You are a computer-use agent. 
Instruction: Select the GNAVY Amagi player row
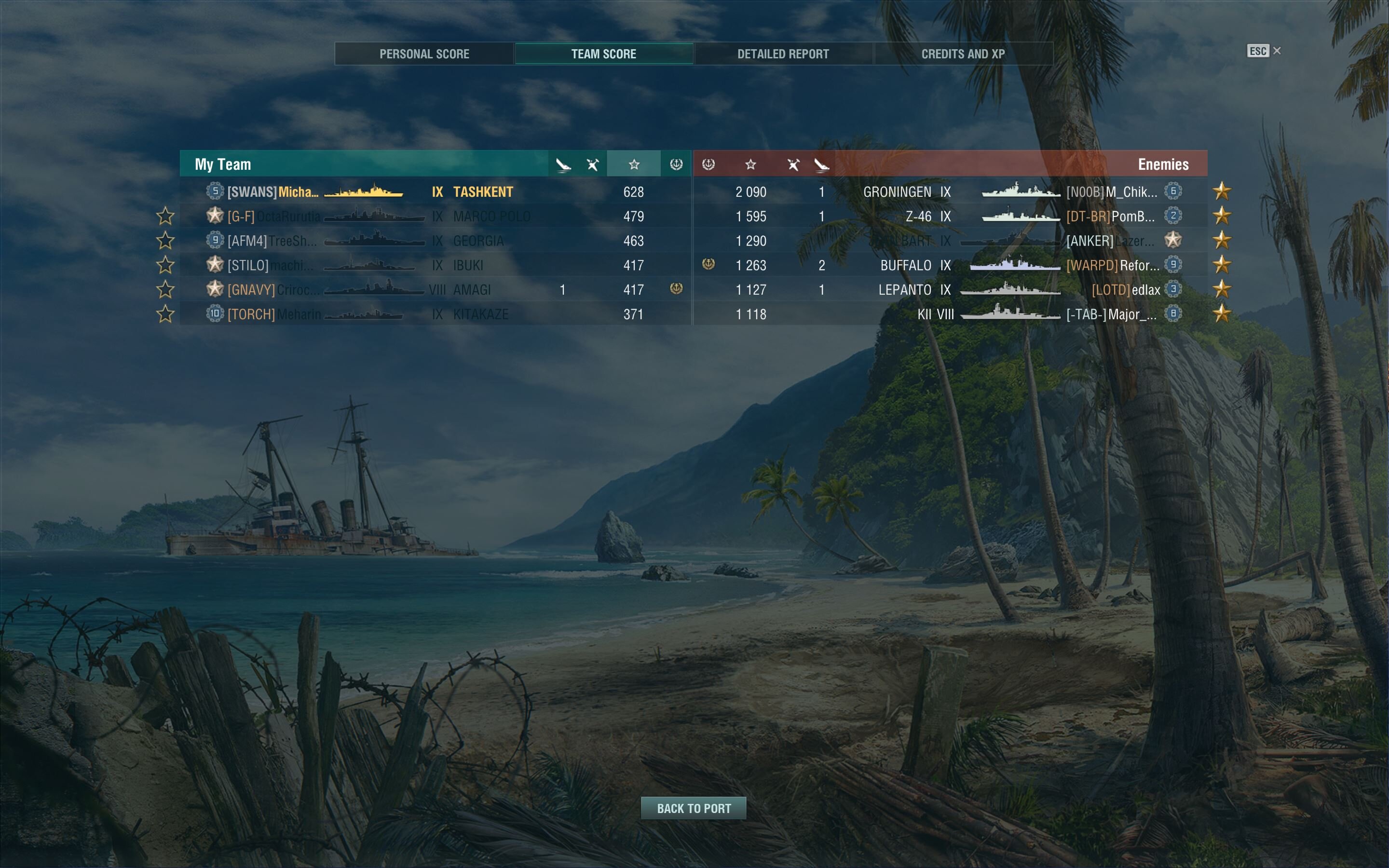[x=435, y=290]
